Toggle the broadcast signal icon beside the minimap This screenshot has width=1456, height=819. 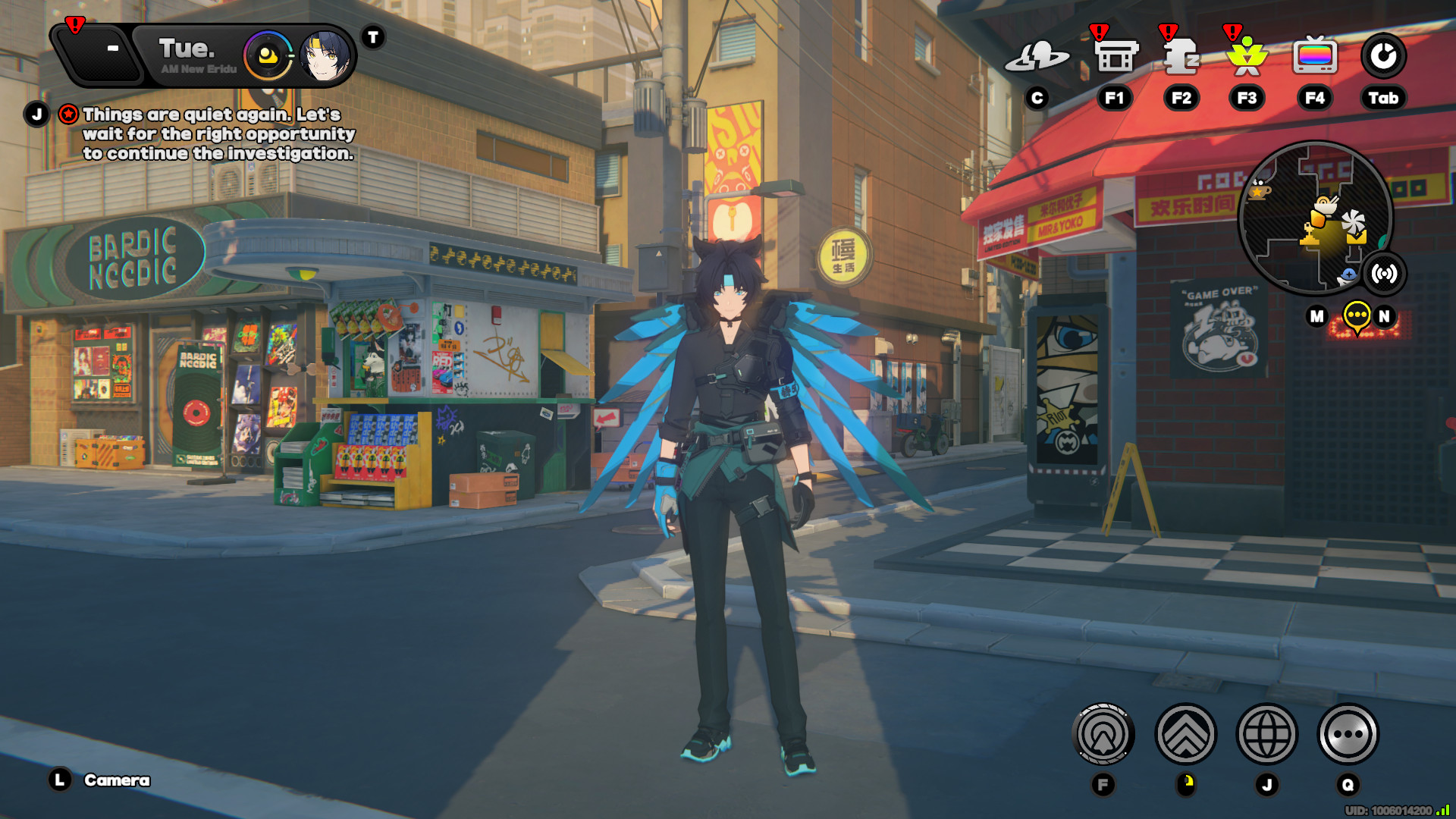tap(1385, 275)
